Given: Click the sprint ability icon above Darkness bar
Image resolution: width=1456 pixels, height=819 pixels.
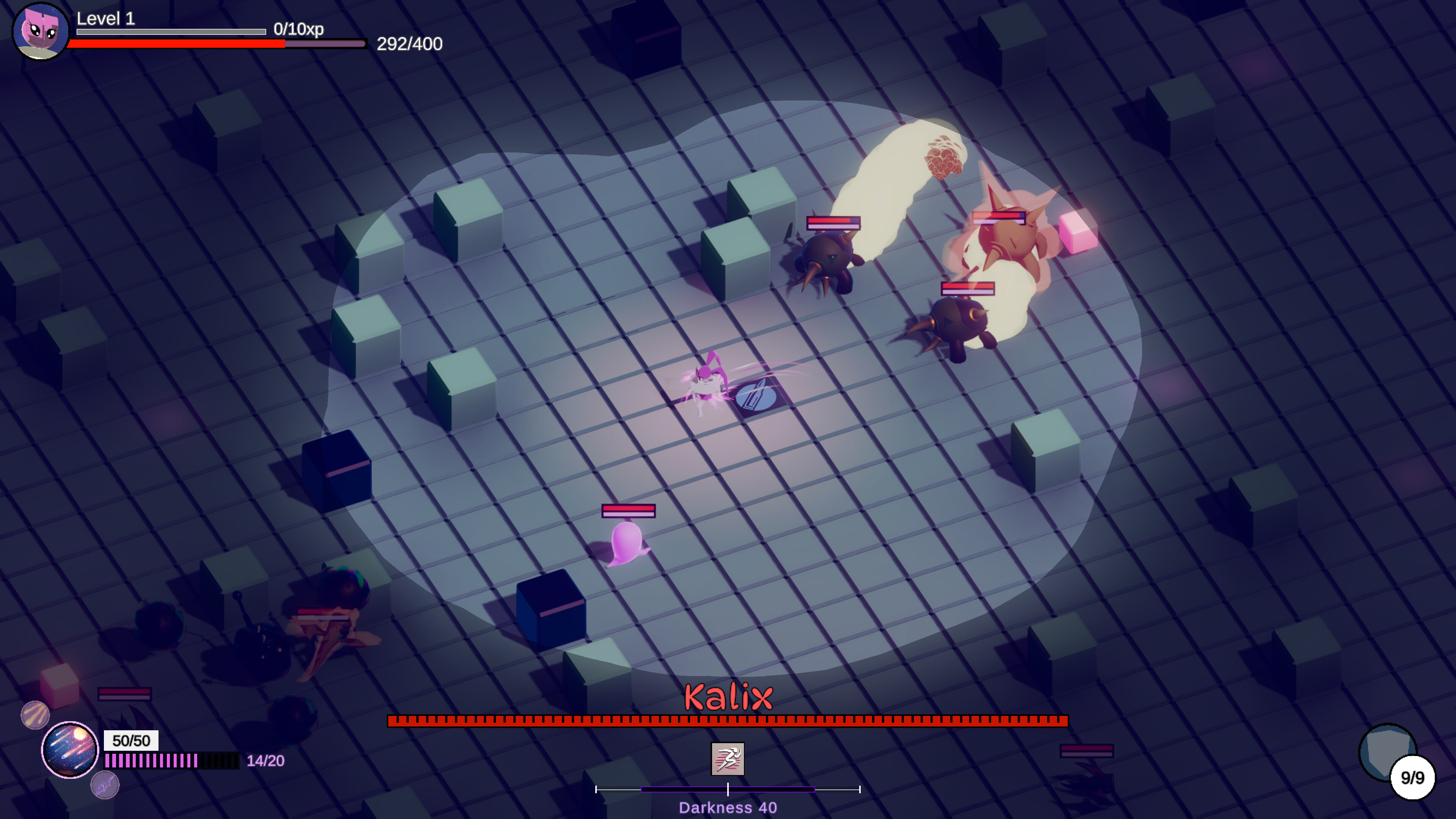Looking at the screenshot, I should (x=728, y=759).
